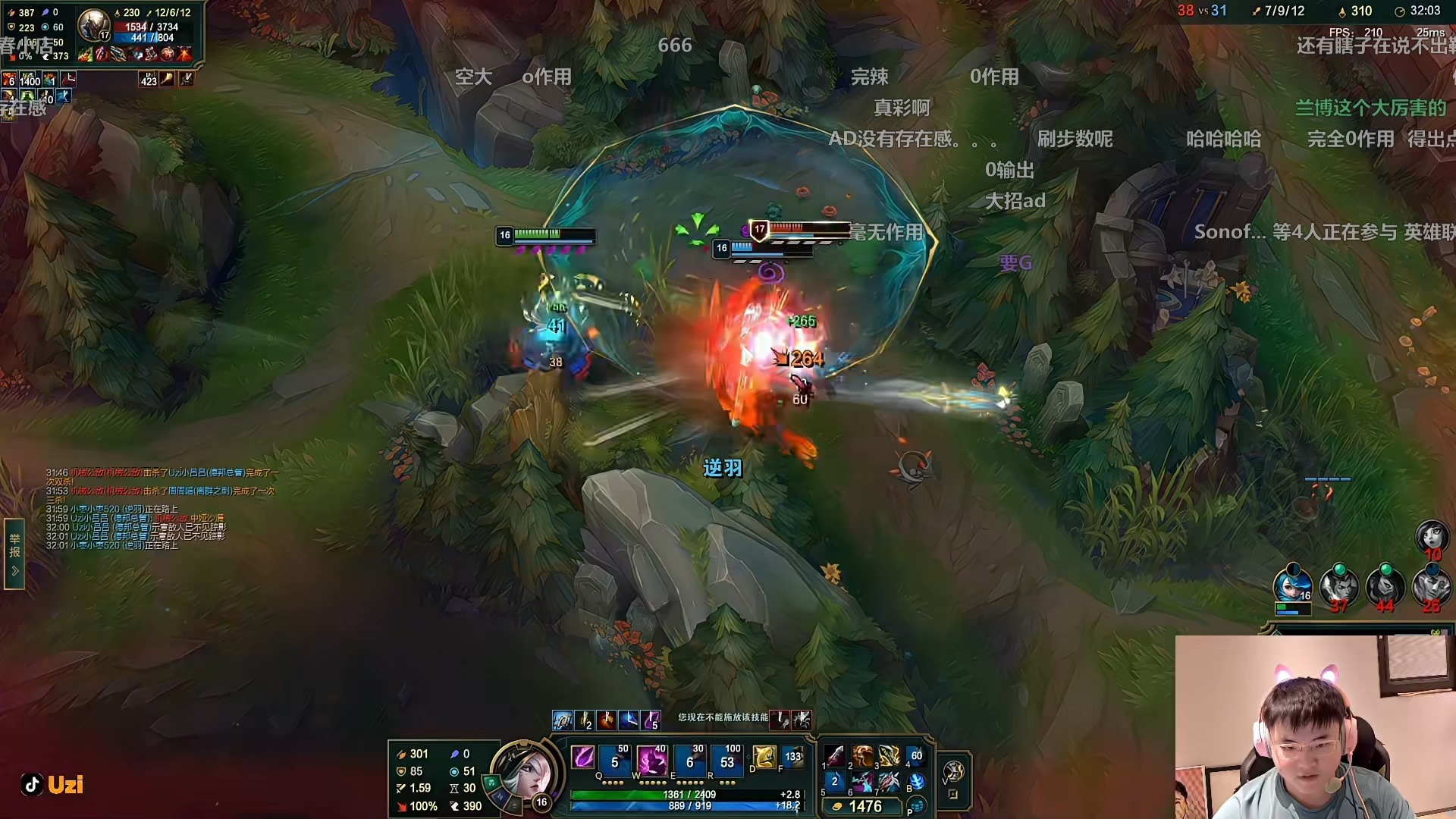The image size is (1456, 819).
Task: Open the shop via gold counter 1476
Action: point(865,807)
